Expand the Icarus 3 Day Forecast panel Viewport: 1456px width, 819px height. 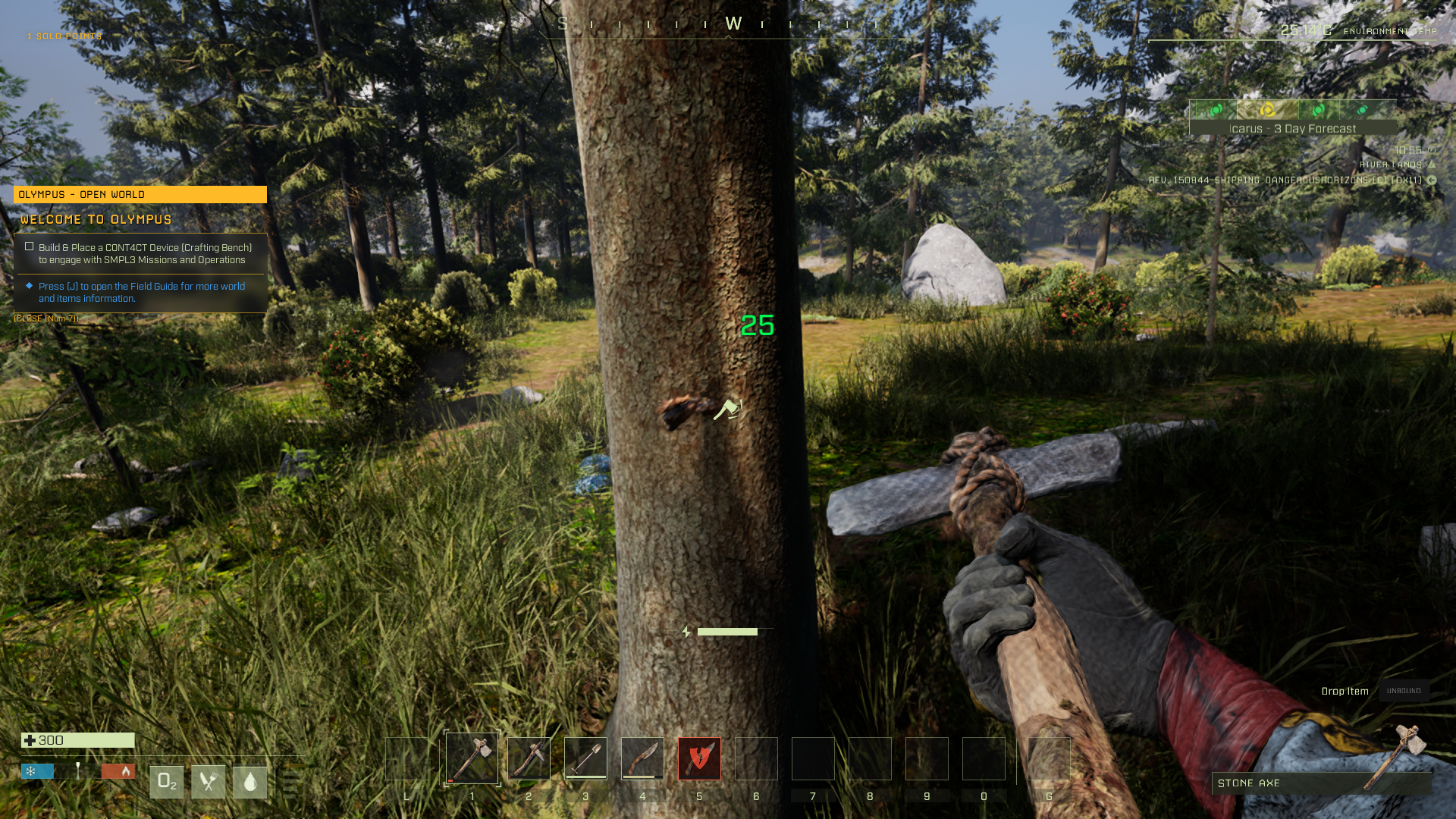click(x=1291, y=128)
